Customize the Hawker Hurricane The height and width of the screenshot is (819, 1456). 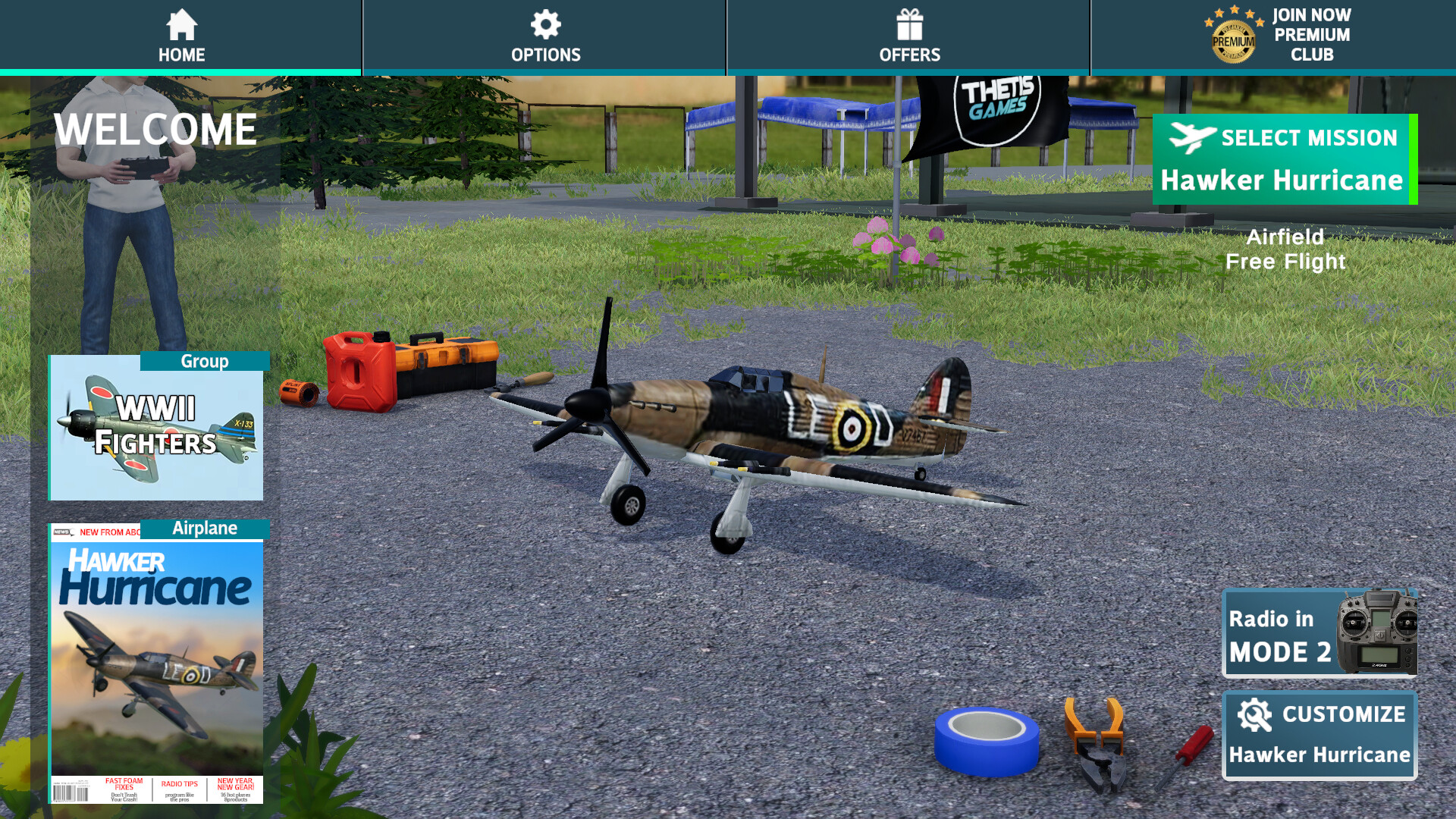[x=1319, y=734]
